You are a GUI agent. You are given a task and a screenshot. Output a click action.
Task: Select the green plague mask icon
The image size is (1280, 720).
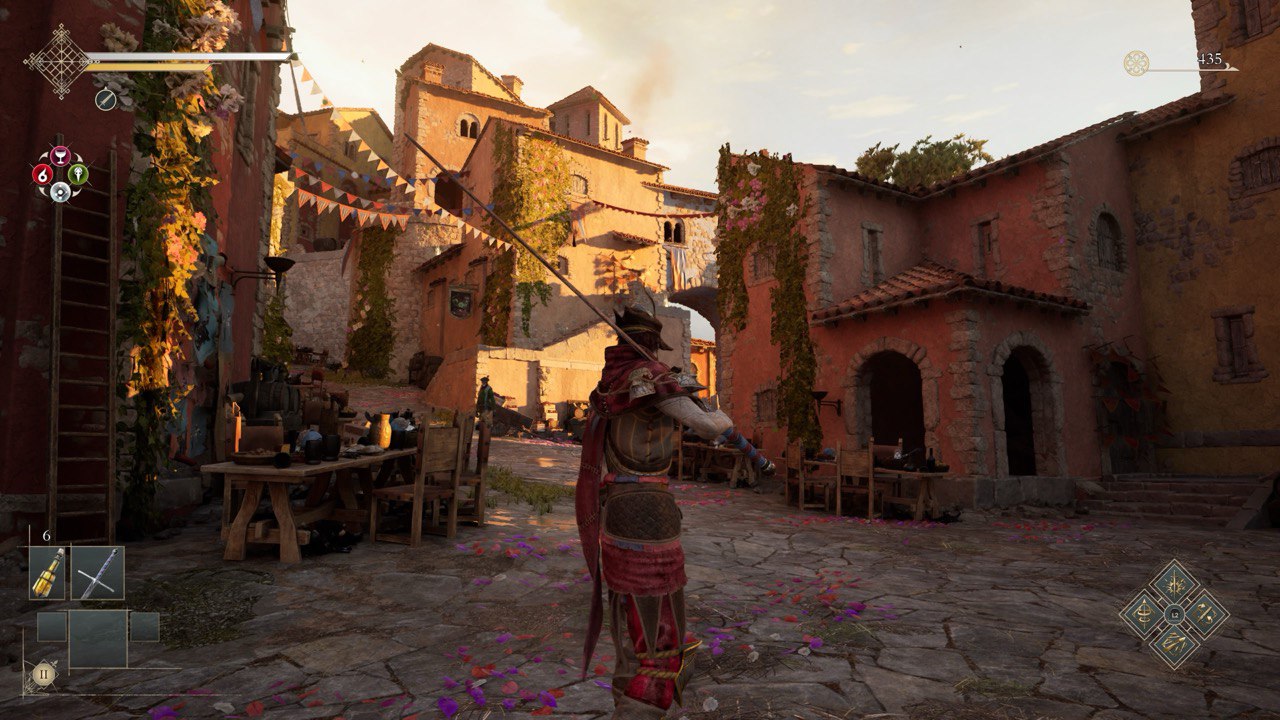coord(78,174)
